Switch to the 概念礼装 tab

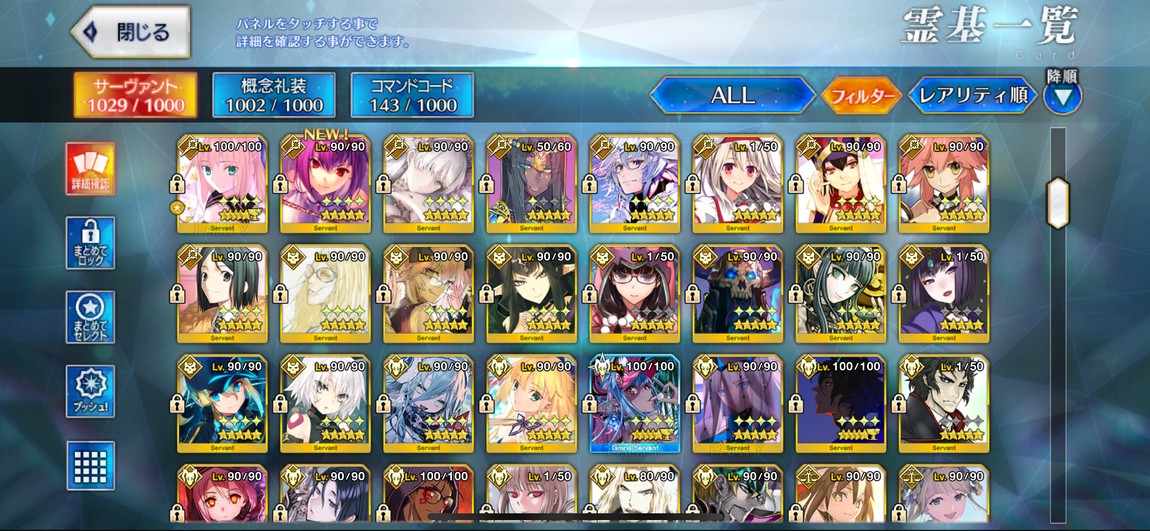pyautogui.click(x=273, y=95)
